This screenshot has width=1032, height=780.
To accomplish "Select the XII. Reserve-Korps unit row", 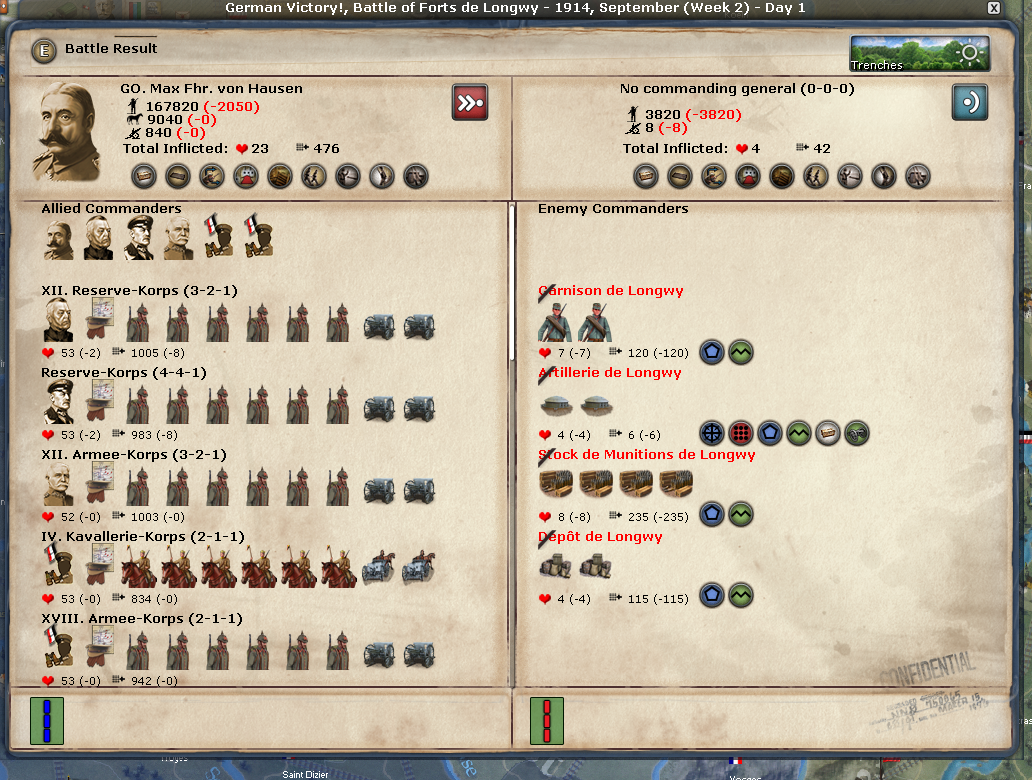I will [x=139, y=291].
